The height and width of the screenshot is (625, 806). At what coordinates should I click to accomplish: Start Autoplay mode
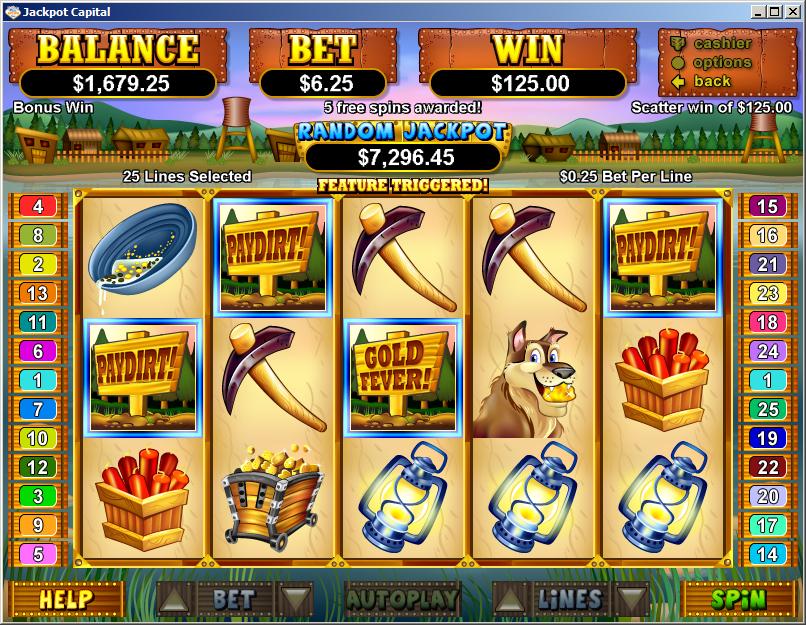[402, 599]
